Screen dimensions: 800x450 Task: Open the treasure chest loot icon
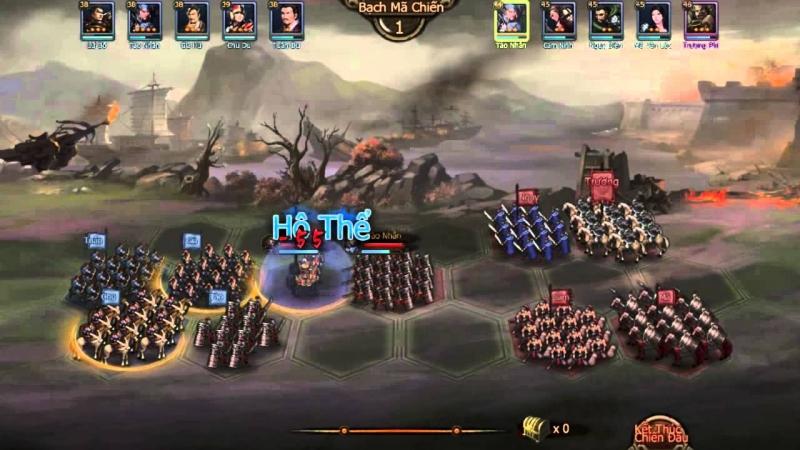coord(533,428)
